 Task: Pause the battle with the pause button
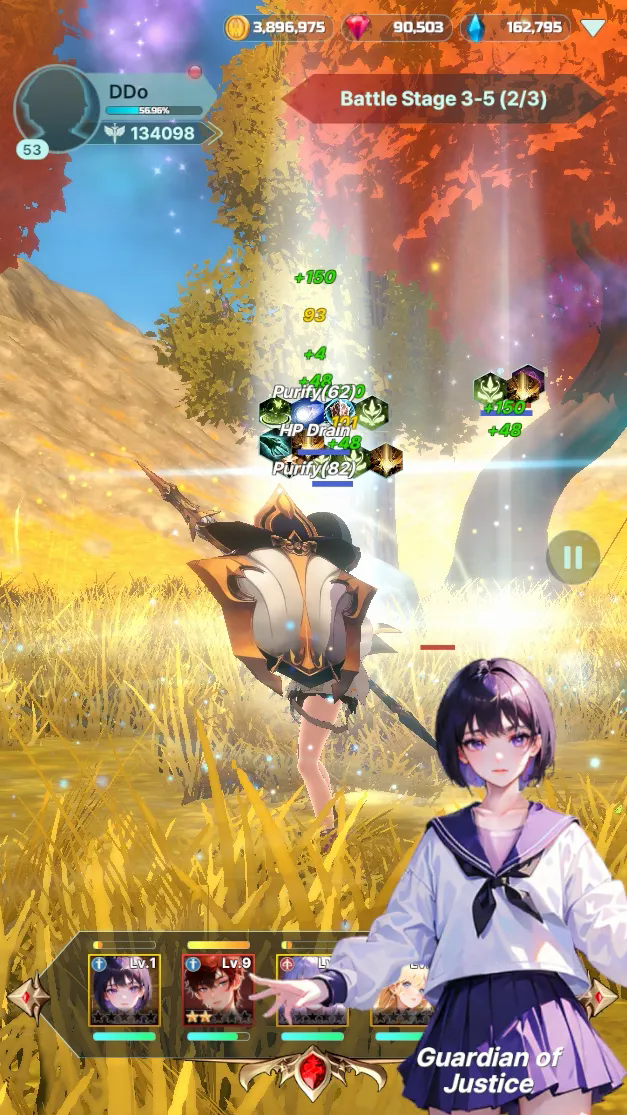(573, 557)
